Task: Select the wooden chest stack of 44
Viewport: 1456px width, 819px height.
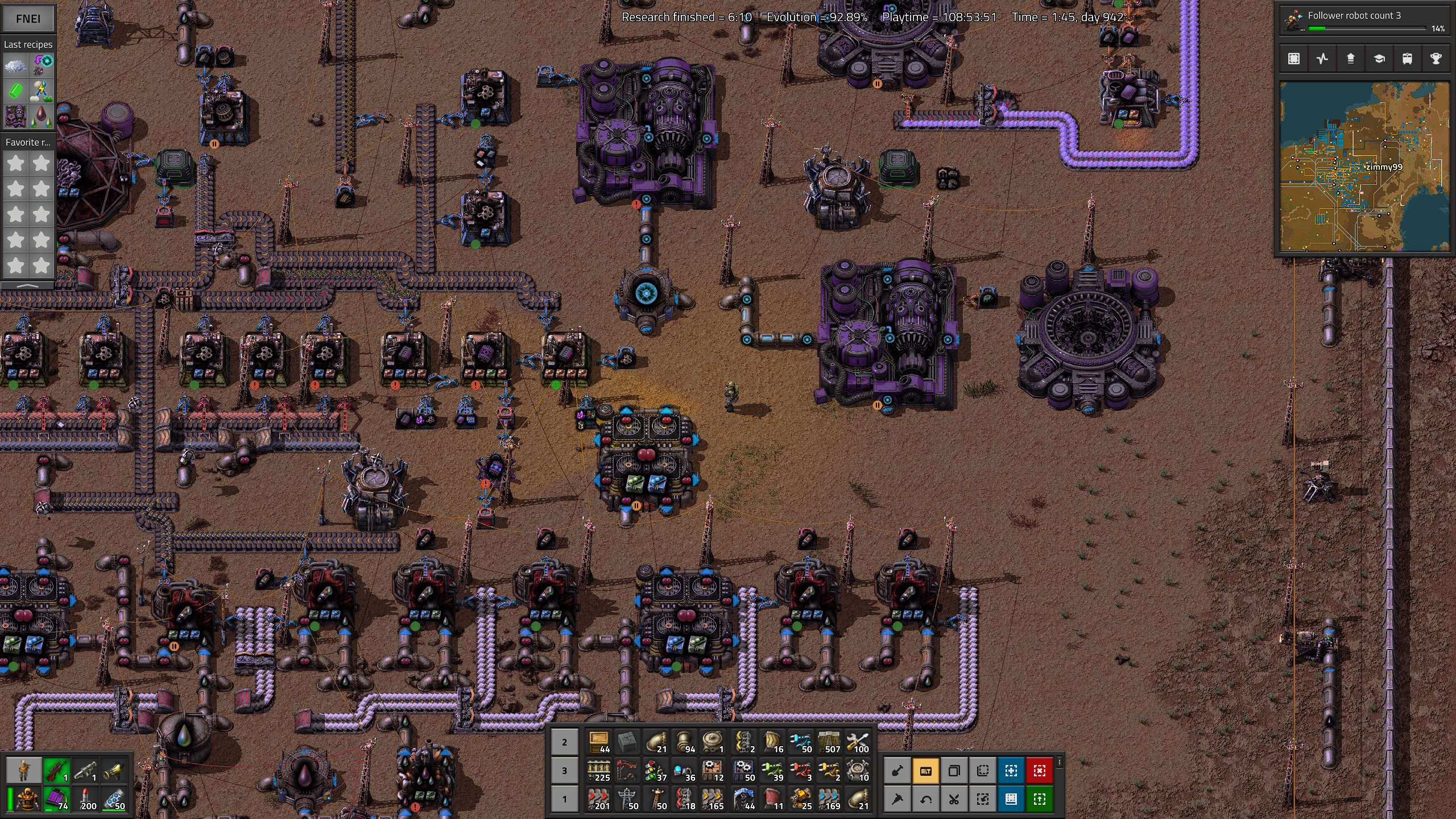Action: 599,742
